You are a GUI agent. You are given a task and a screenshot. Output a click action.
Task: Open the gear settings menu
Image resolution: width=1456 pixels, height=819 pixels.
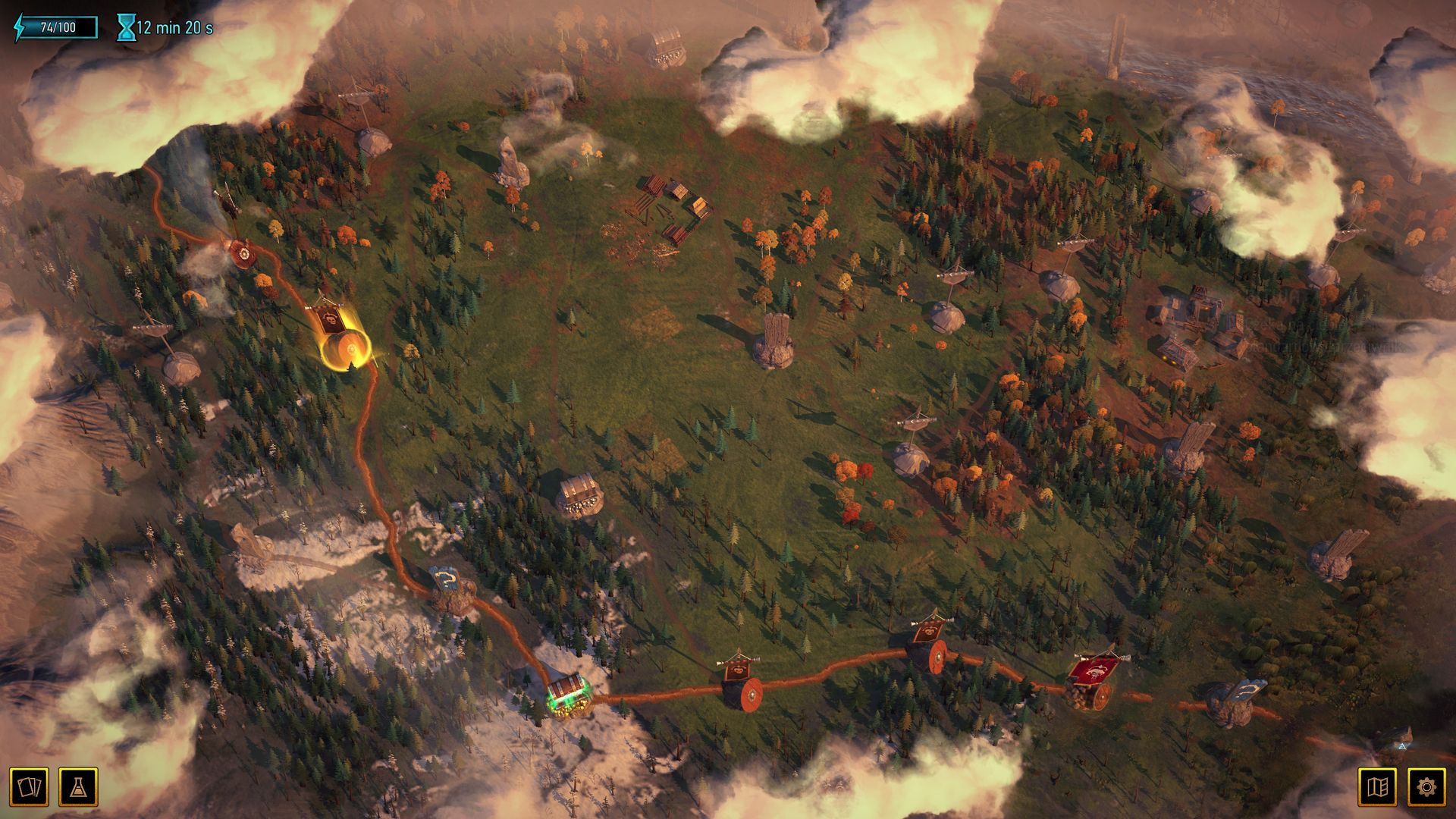pos(1426,786)
